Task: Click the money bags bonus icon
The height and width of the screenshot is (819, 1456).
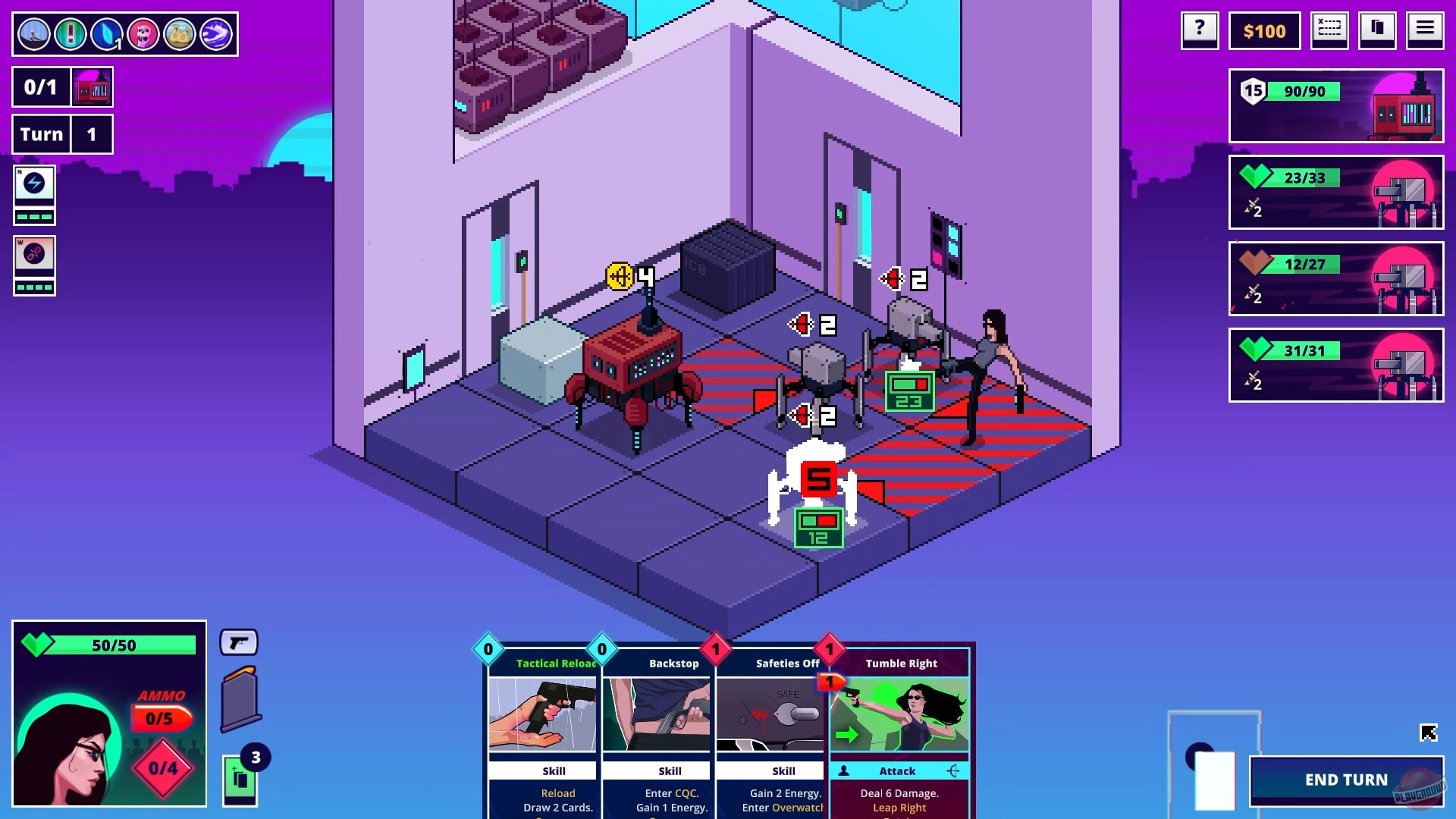Action: click(180, 33)
